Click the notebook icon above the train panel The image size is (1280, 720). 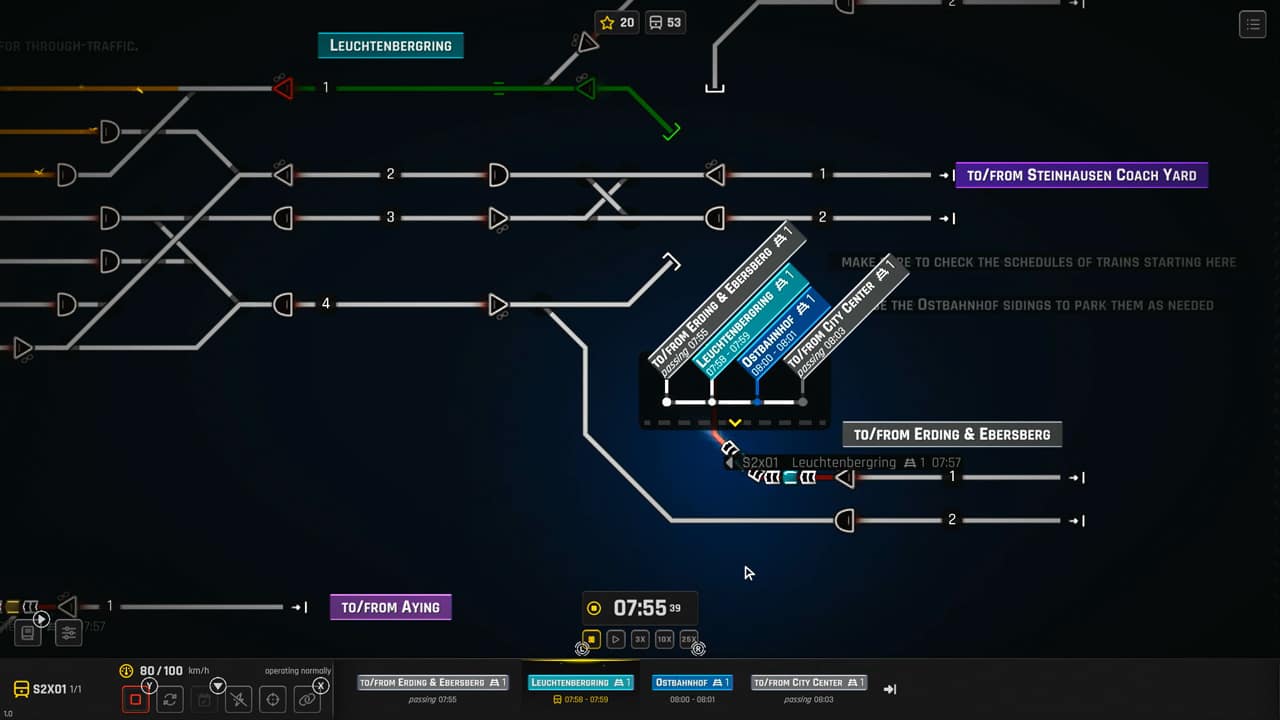tap(29, 631)
